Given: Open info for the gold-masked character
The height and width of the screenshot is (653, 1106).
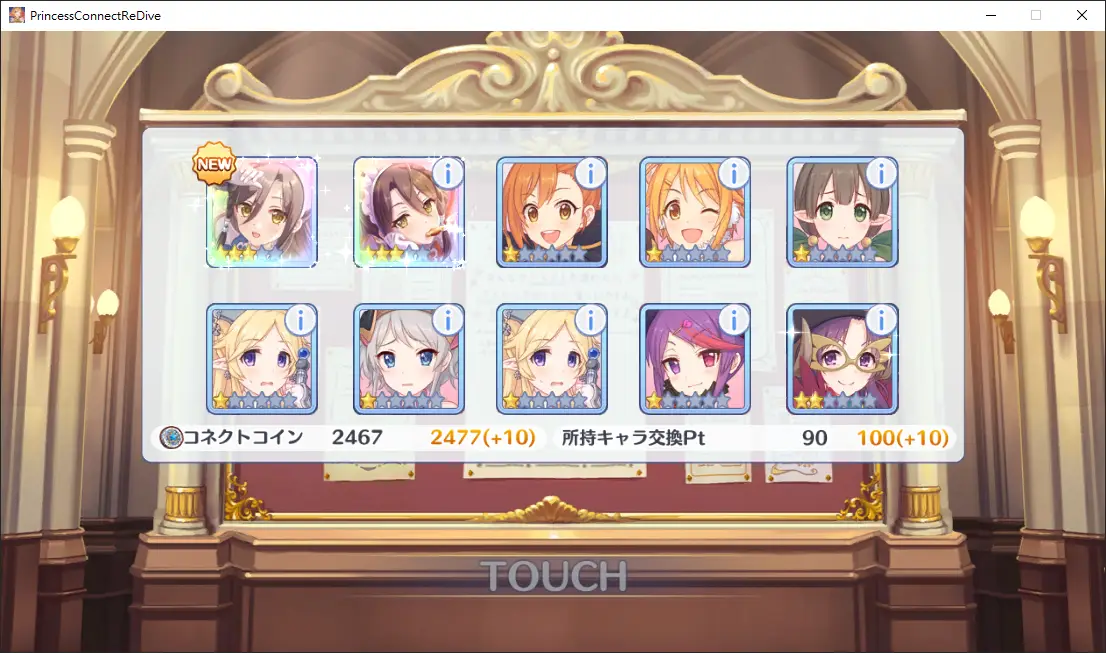Looking at the screenshot, I should tap(881, 321).
